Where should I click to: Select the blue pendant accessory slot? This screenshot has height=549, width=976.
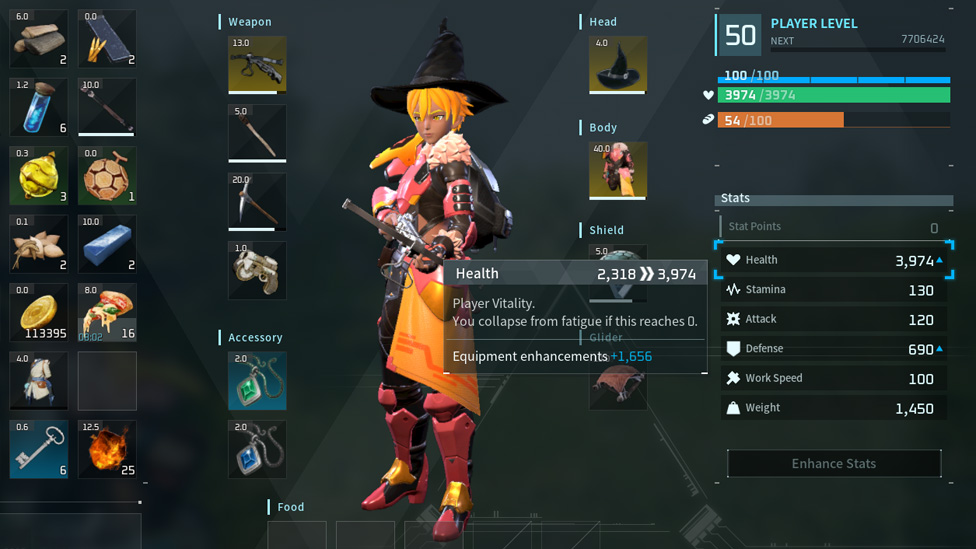pyautogui.click(x=257, y=449)
